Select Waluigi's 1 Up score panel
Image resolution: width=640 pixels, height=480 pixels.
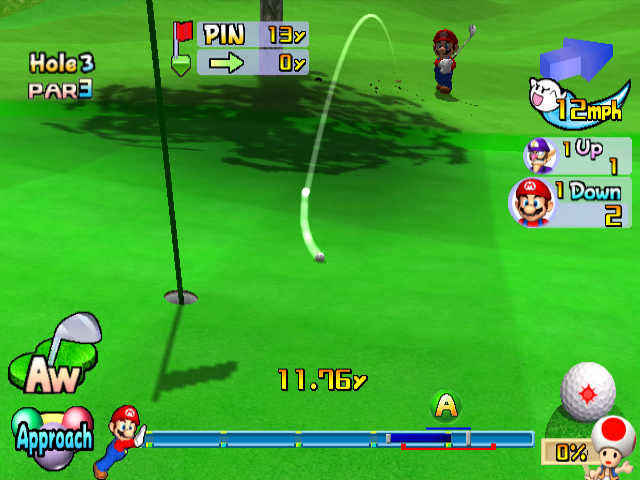click(577, 156)
